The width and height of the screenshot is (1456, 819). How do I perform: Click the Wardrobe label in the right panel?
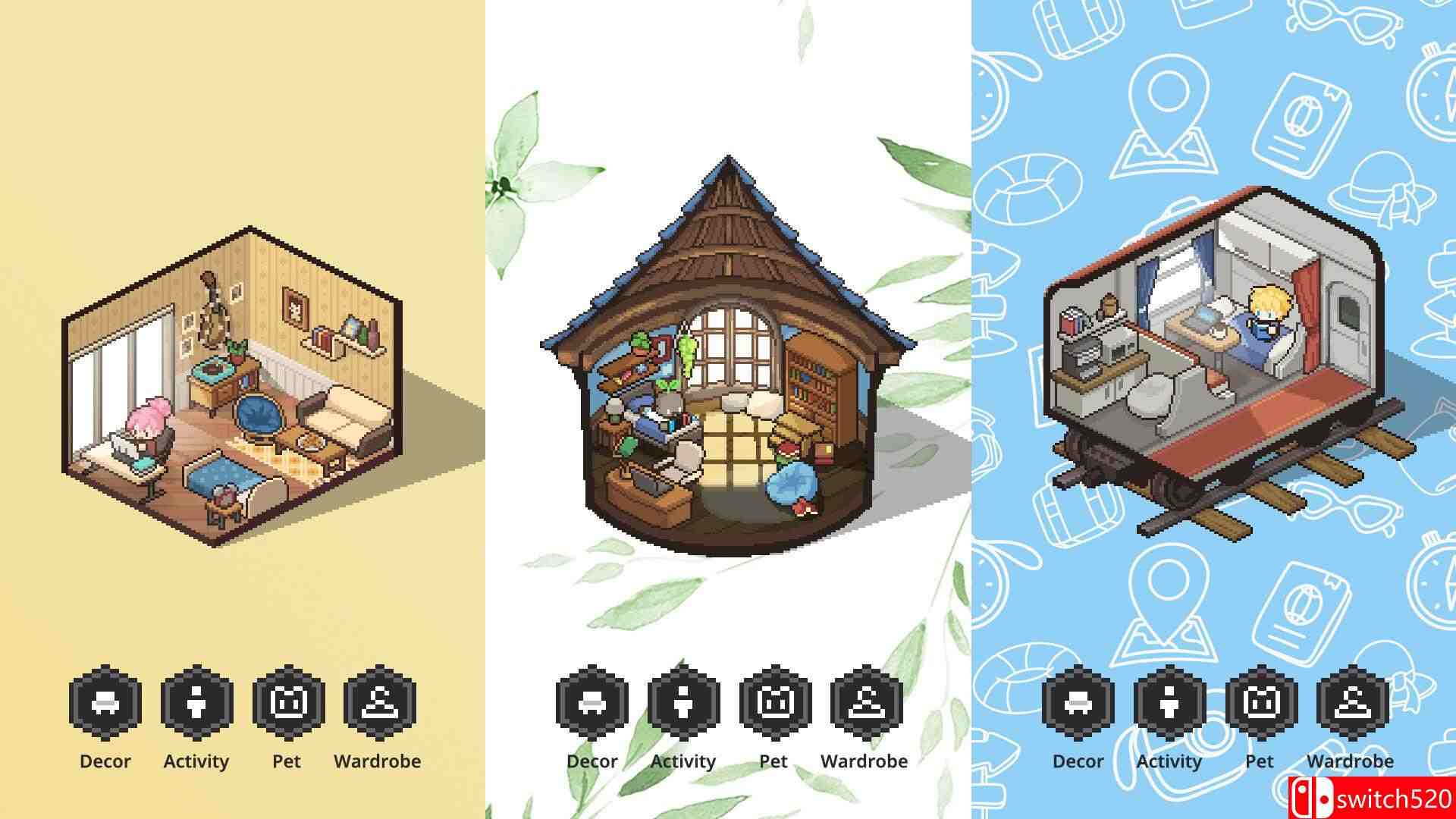1349,761
